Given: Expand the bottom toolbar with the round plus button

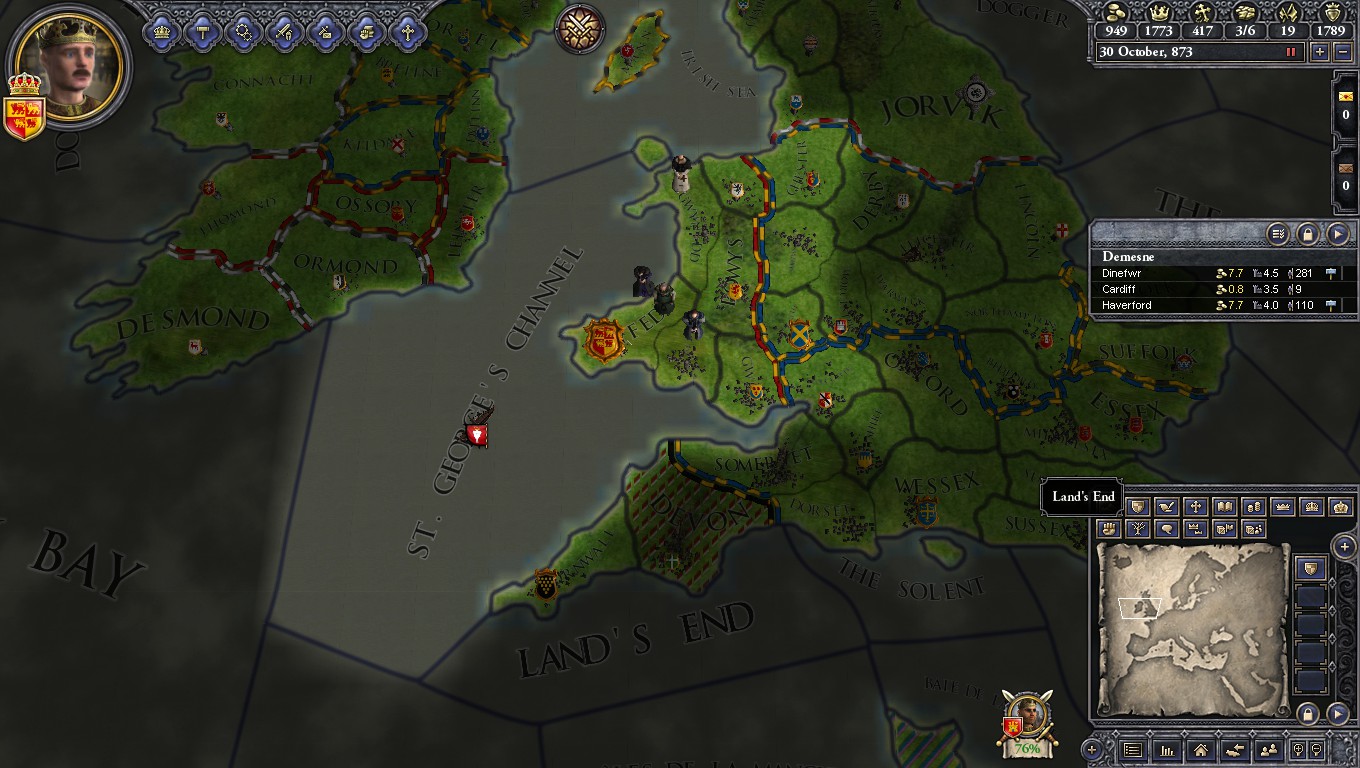Looking at the screenshot, I should click(1092, 748).
